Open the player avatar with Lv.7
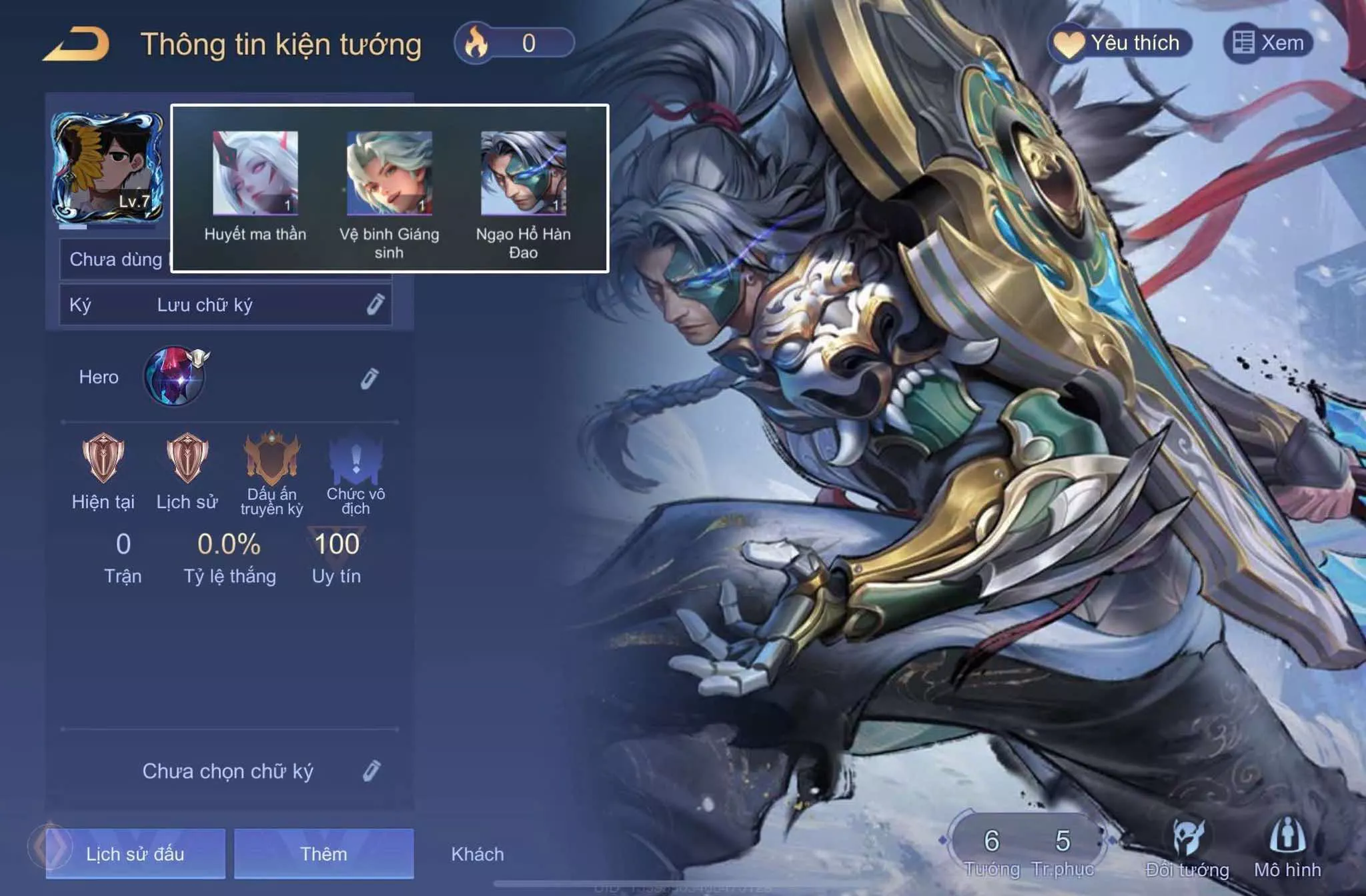The height and width of the screenshot is (896, 1366). pos(107,167)
